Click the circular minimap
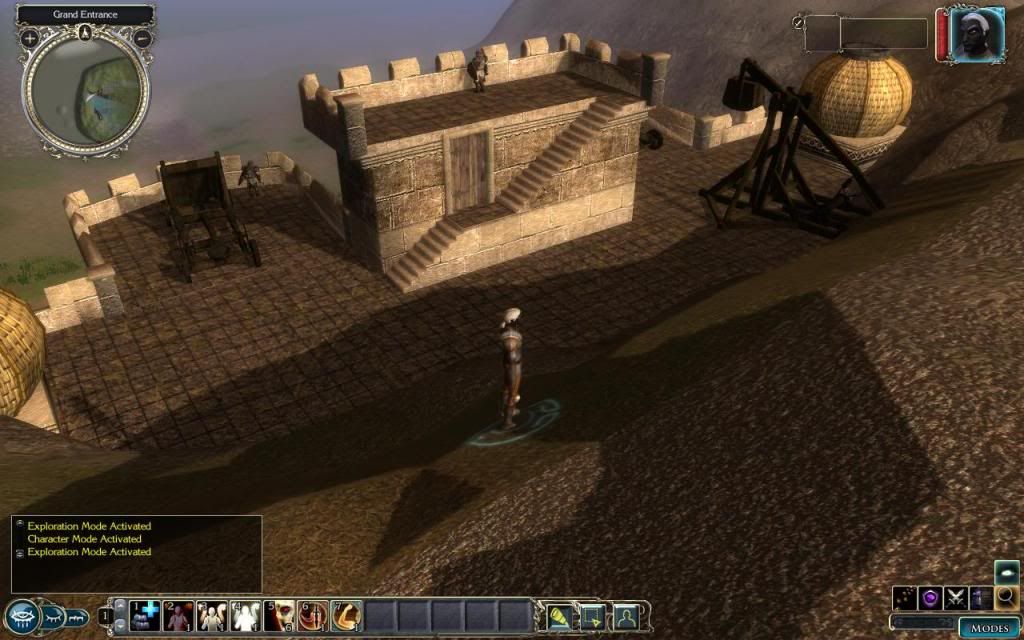The height and width of the screenshot is (640, 1024). 85,90
